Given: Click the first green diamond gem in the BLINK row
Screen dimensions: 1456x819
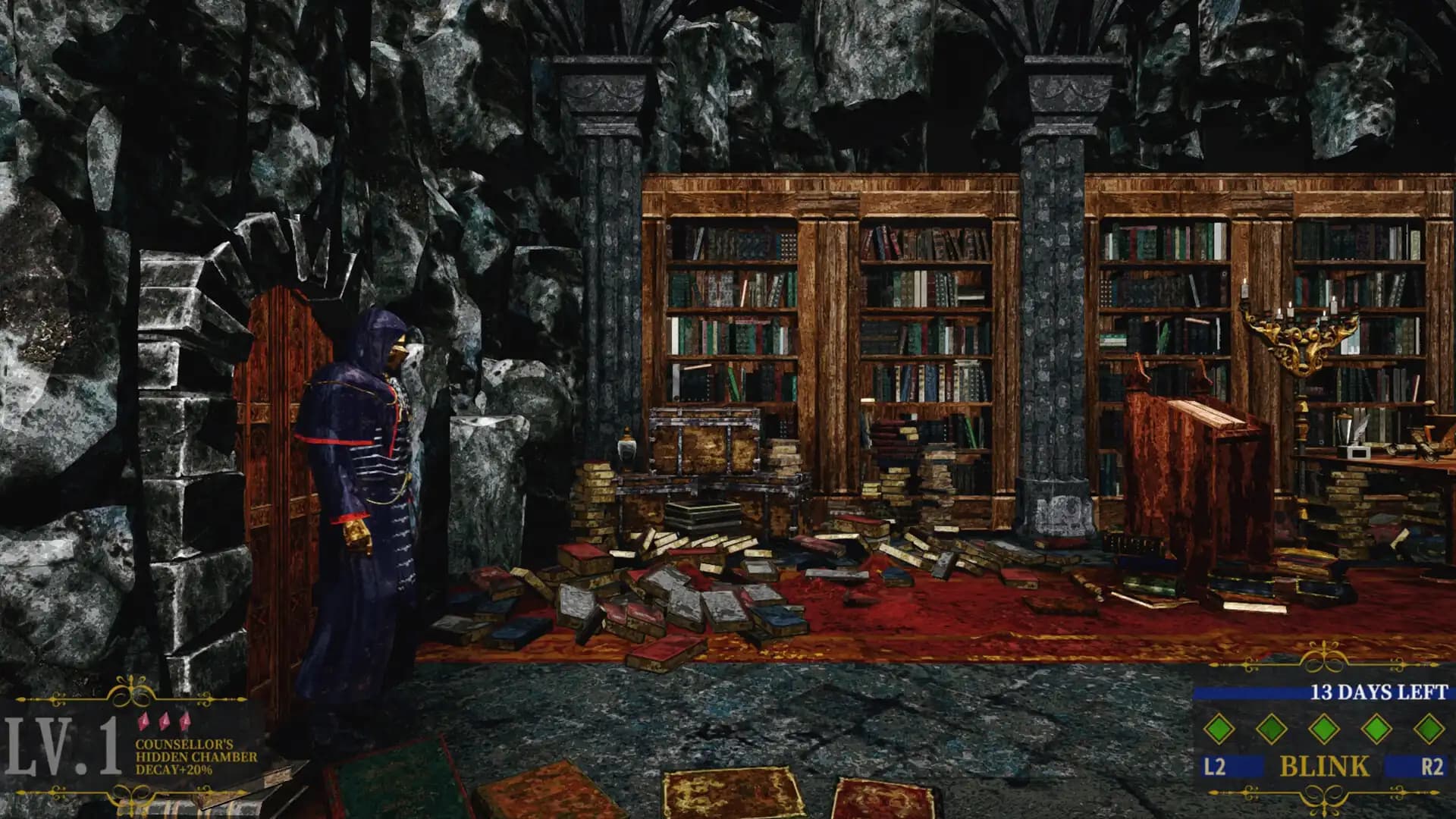Looking at the screenshot, I should 1219,730.
